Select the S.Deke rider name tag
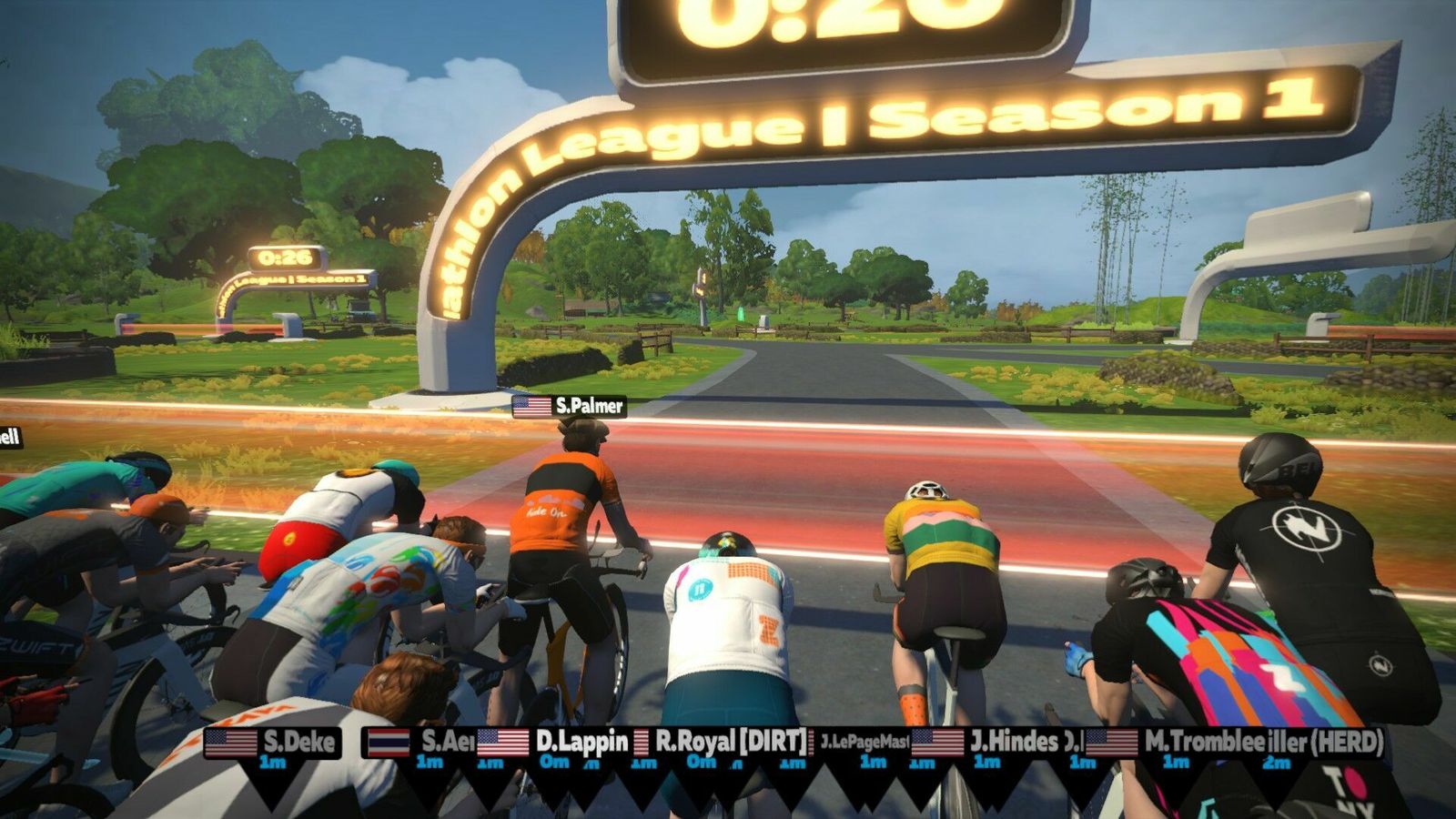Screen dimensions: 1456x819 [x=272, y=743]
